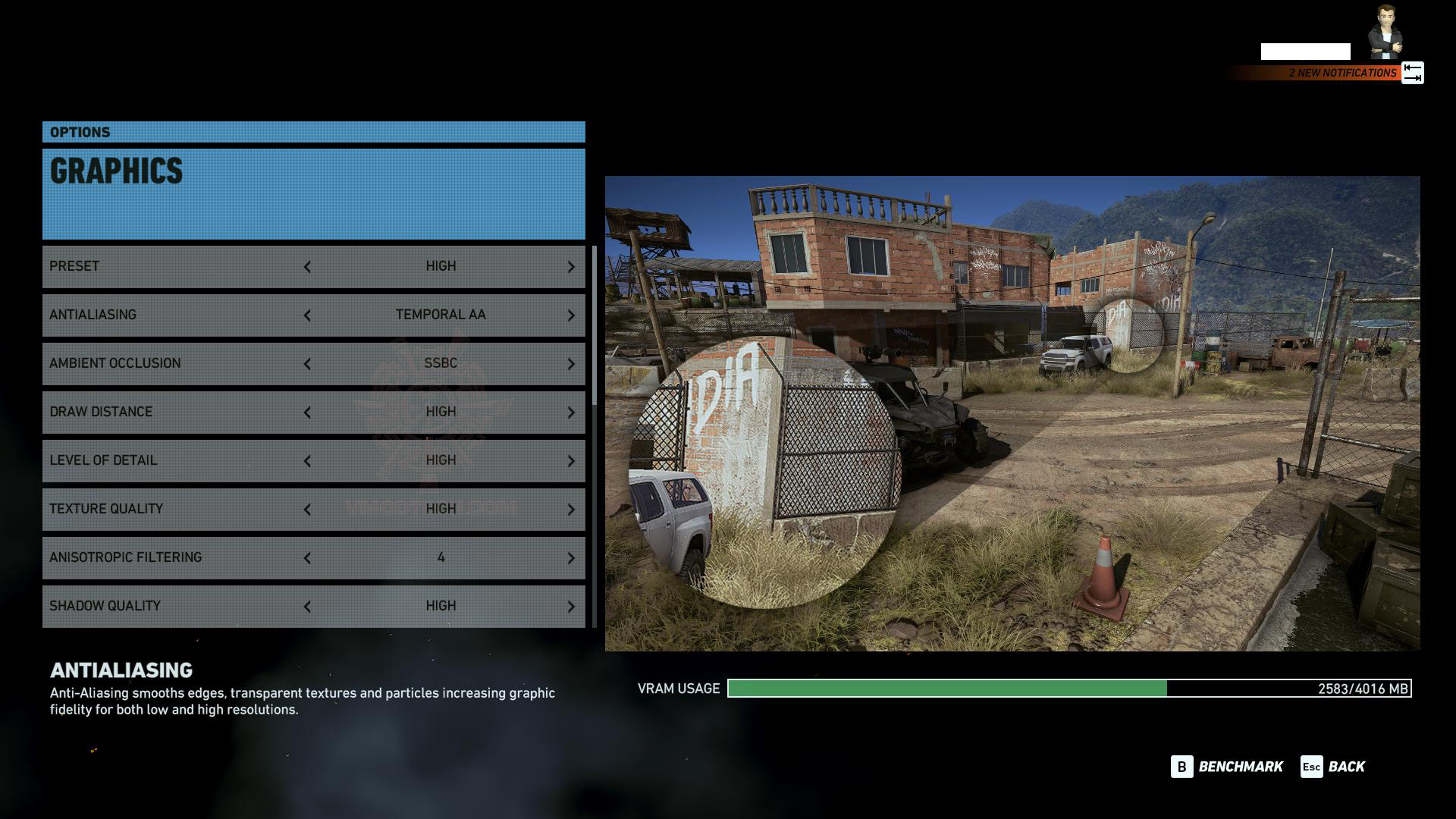Click the left arrow on the Preset row
1456x819 pixels.
pyautogui.click(x=307, y=267)
